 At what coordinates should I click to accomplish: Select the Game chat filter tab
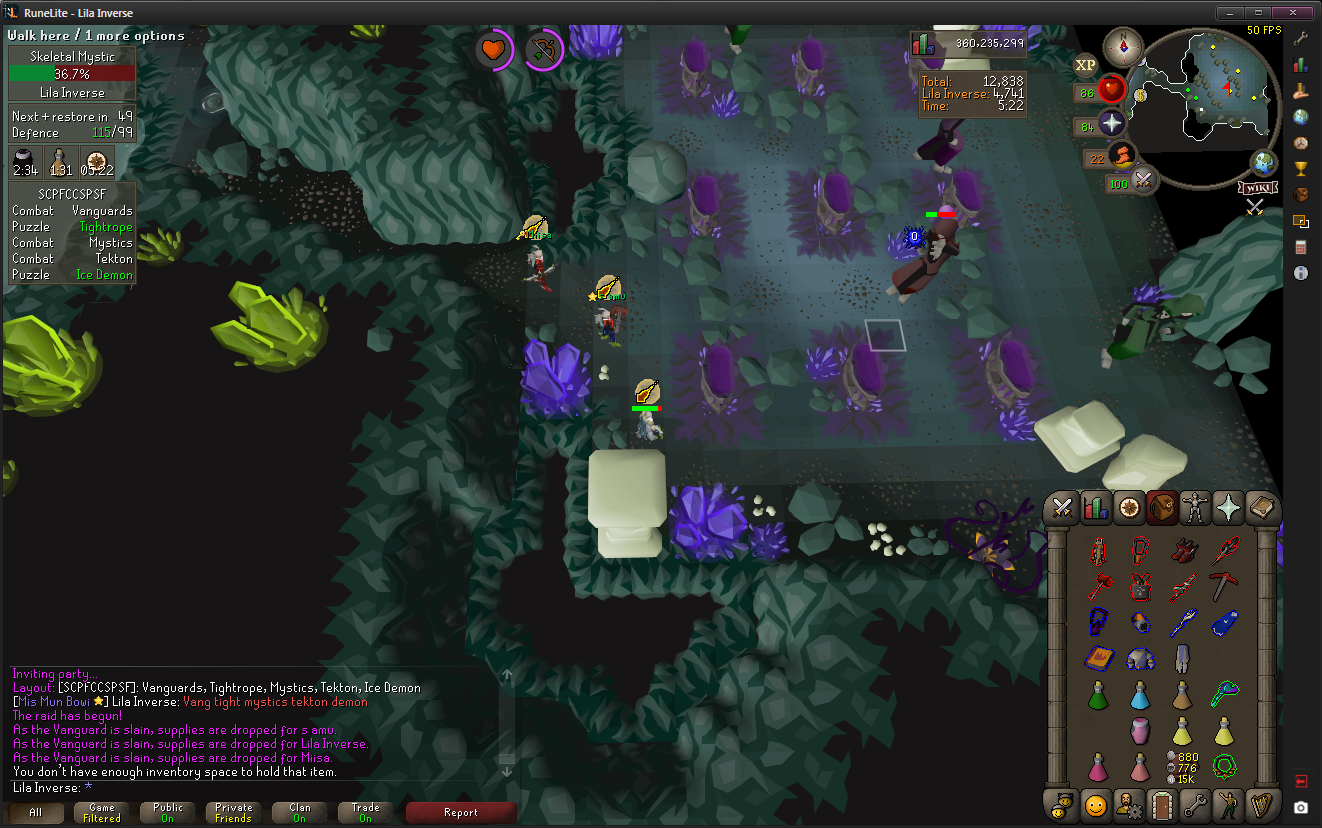click(x=102, y=812)
